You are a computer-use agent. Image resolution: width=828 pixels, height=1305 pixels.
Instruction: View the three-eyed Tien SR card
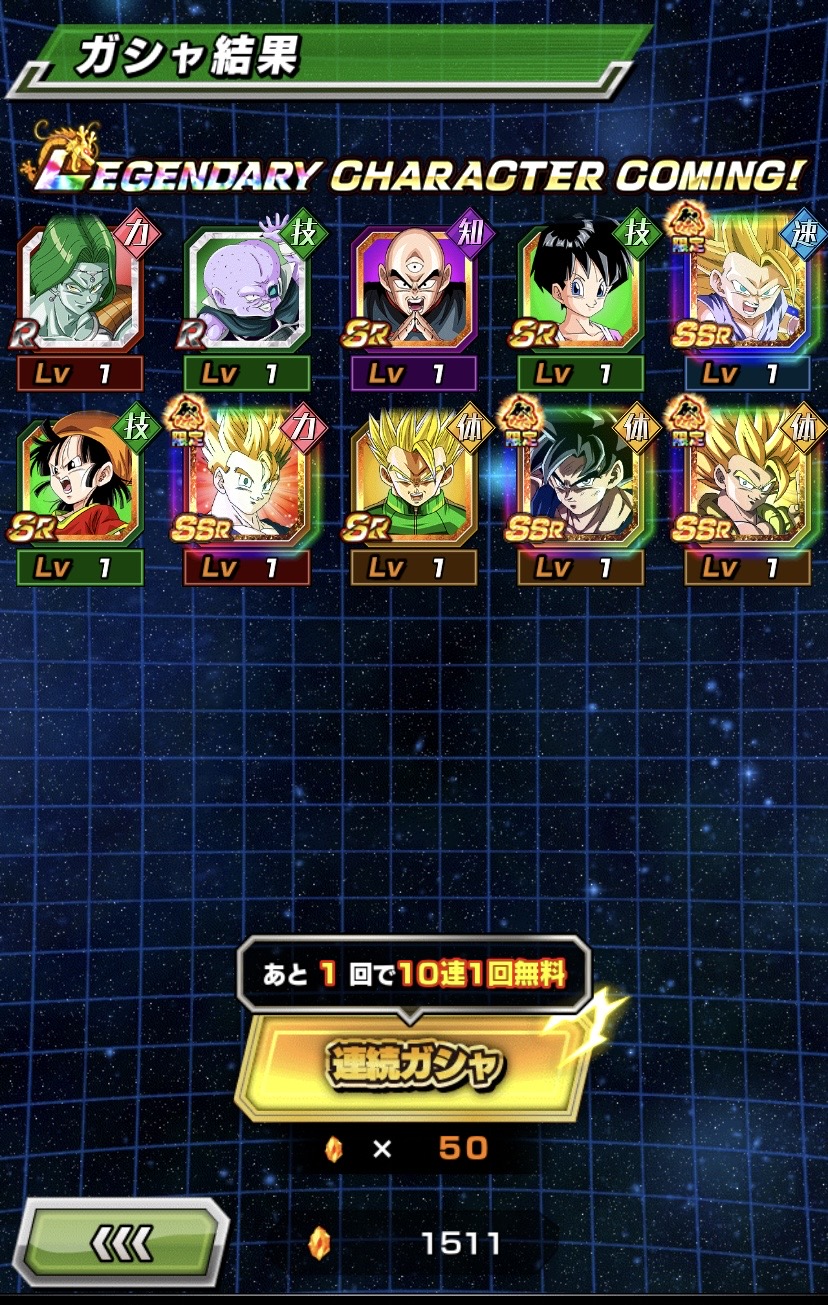tap(413, 287)
